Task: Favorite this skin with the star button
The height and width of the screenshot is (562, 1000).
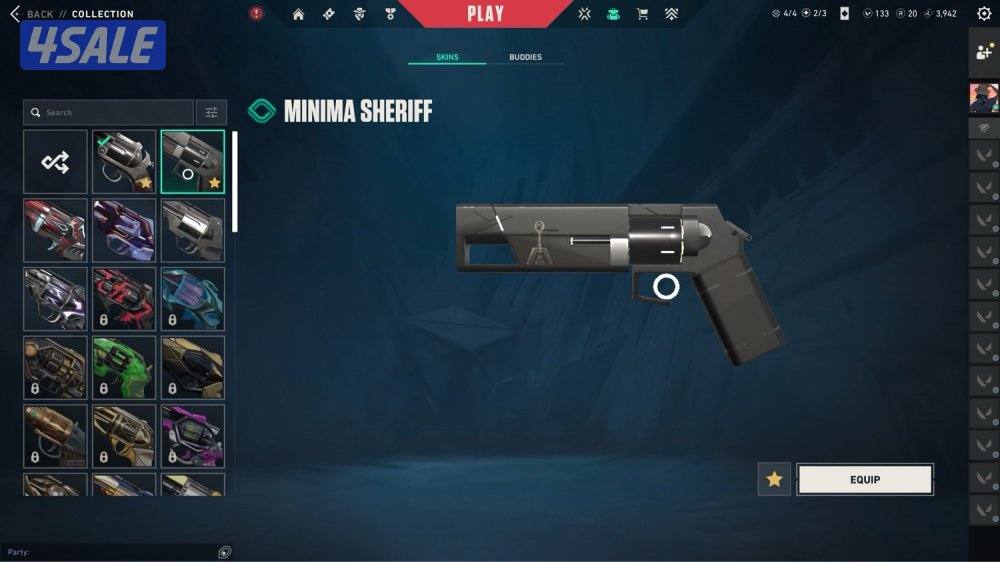Action: (x=774, y=480)
